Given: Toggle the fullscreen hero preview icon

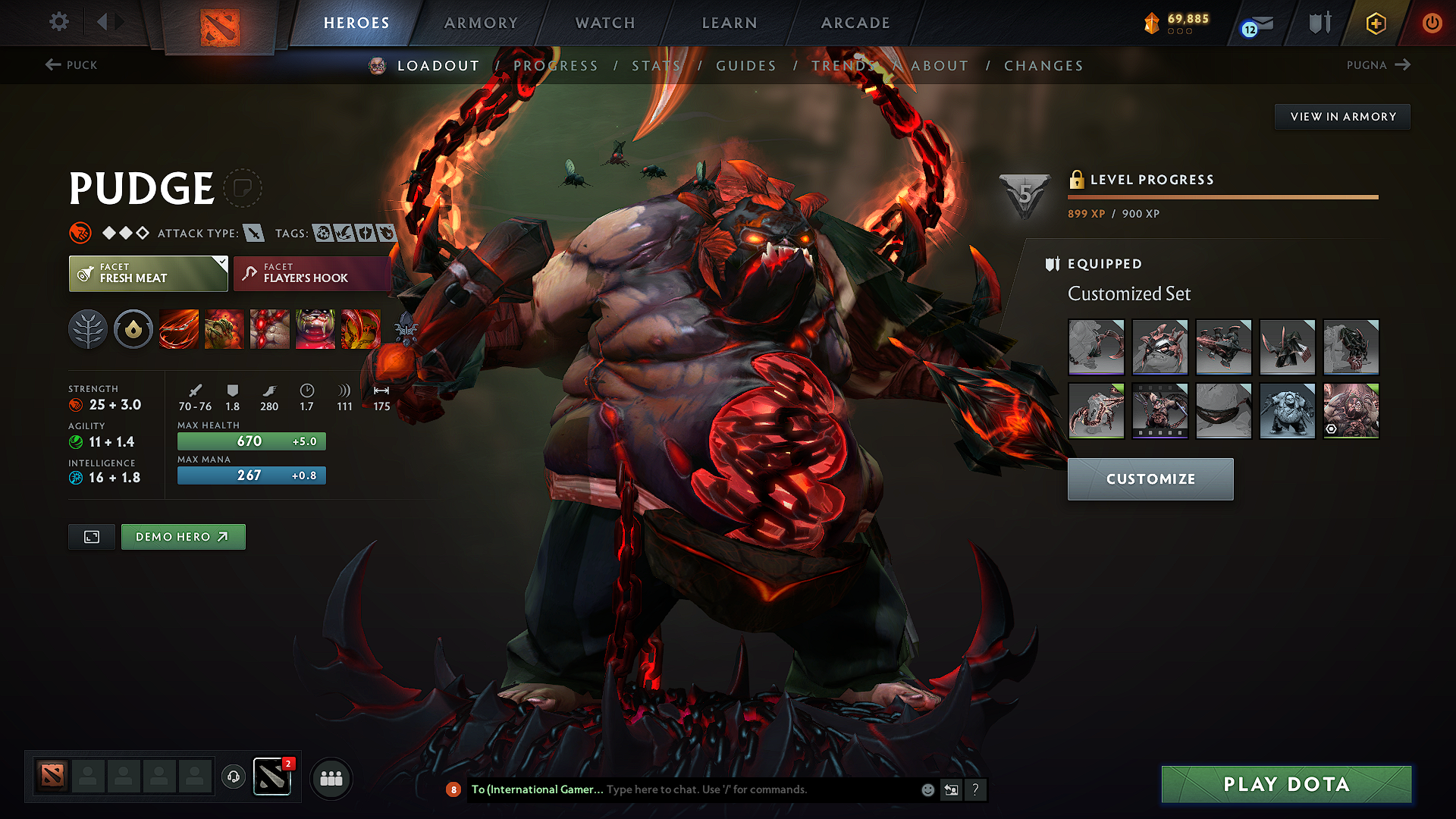Looking at the screenshot, I should pyautogui.click(x=91, y=536).
